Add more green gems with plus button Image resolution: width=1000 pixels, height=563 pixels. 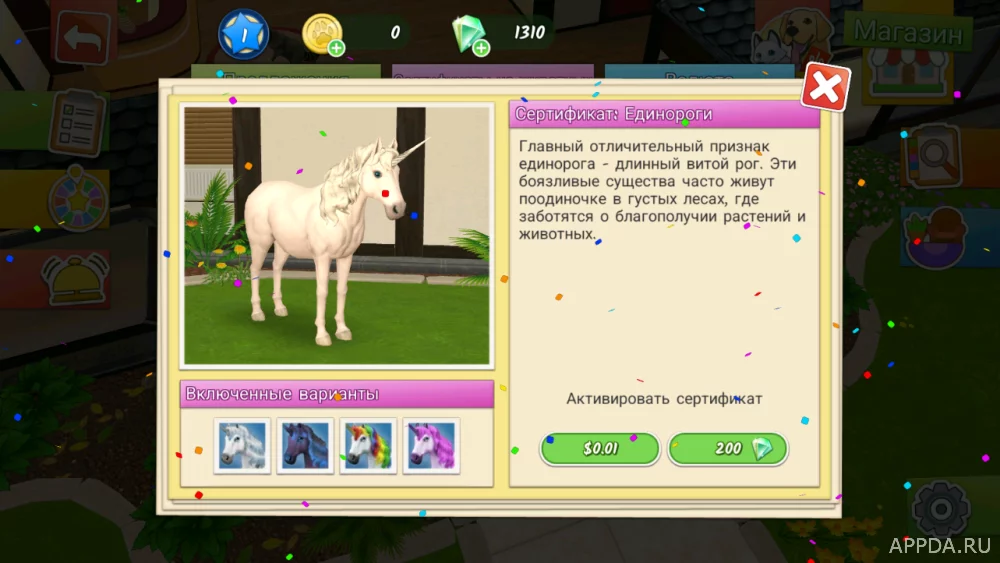pos(481,47)
